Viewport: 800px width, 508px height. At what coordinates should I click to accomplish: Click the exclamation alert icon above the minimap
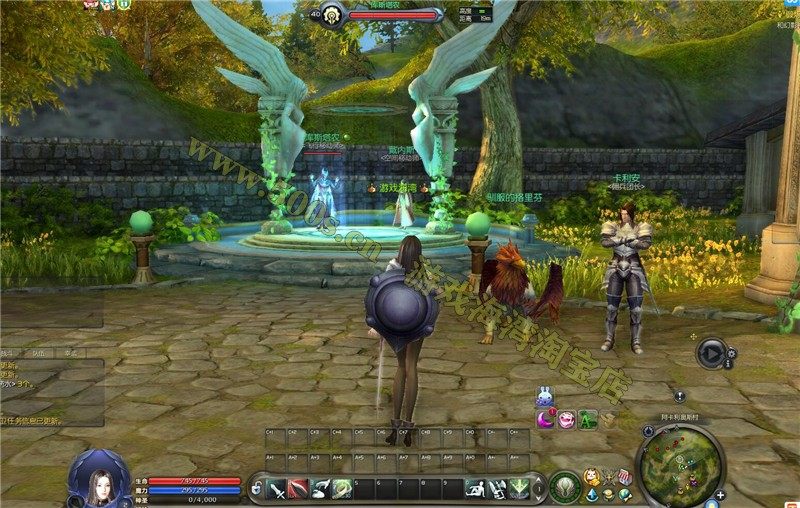(x=679, y=396)
